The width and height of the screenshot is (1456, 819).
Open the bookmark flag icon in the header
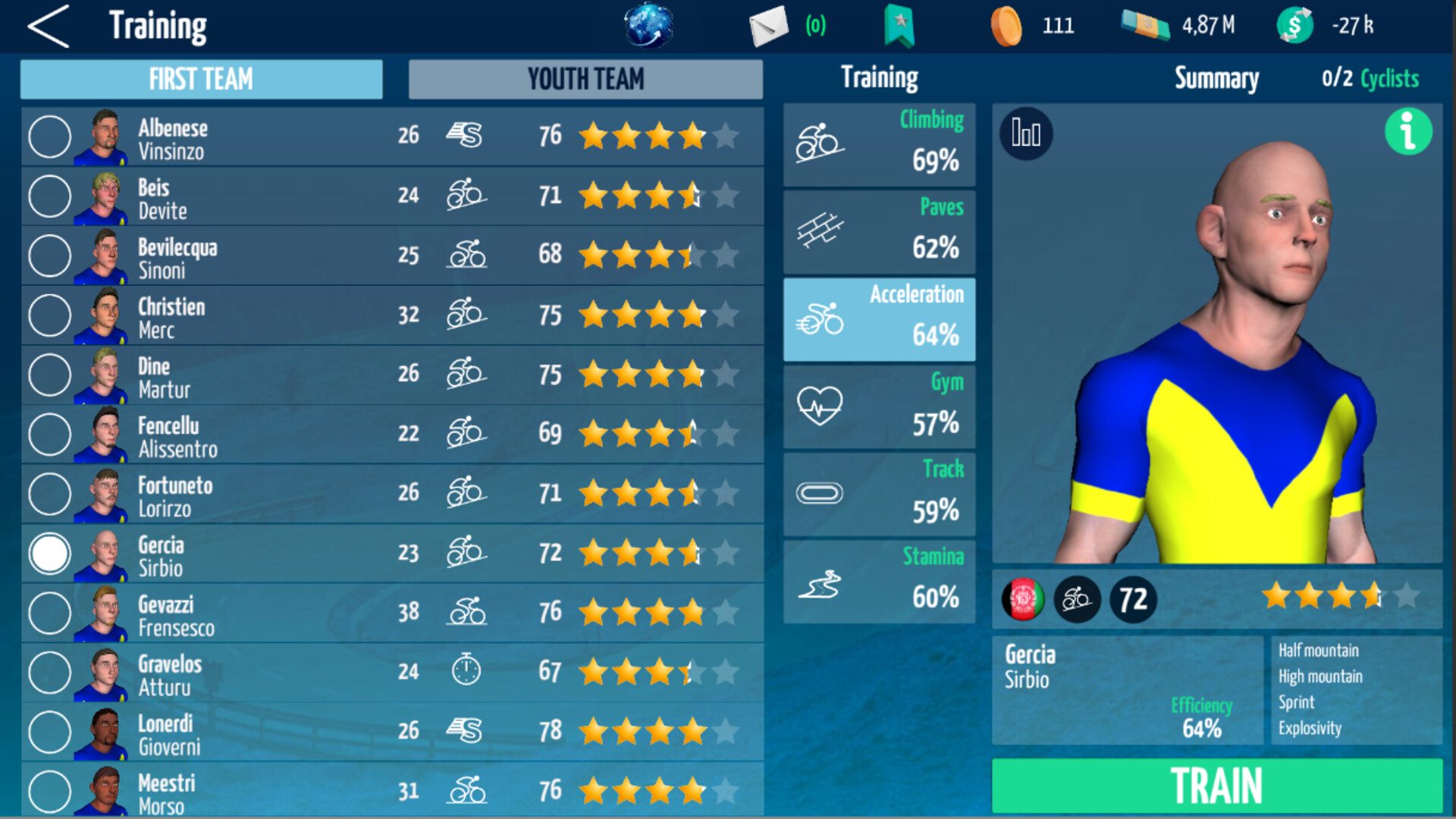(898, 25)
